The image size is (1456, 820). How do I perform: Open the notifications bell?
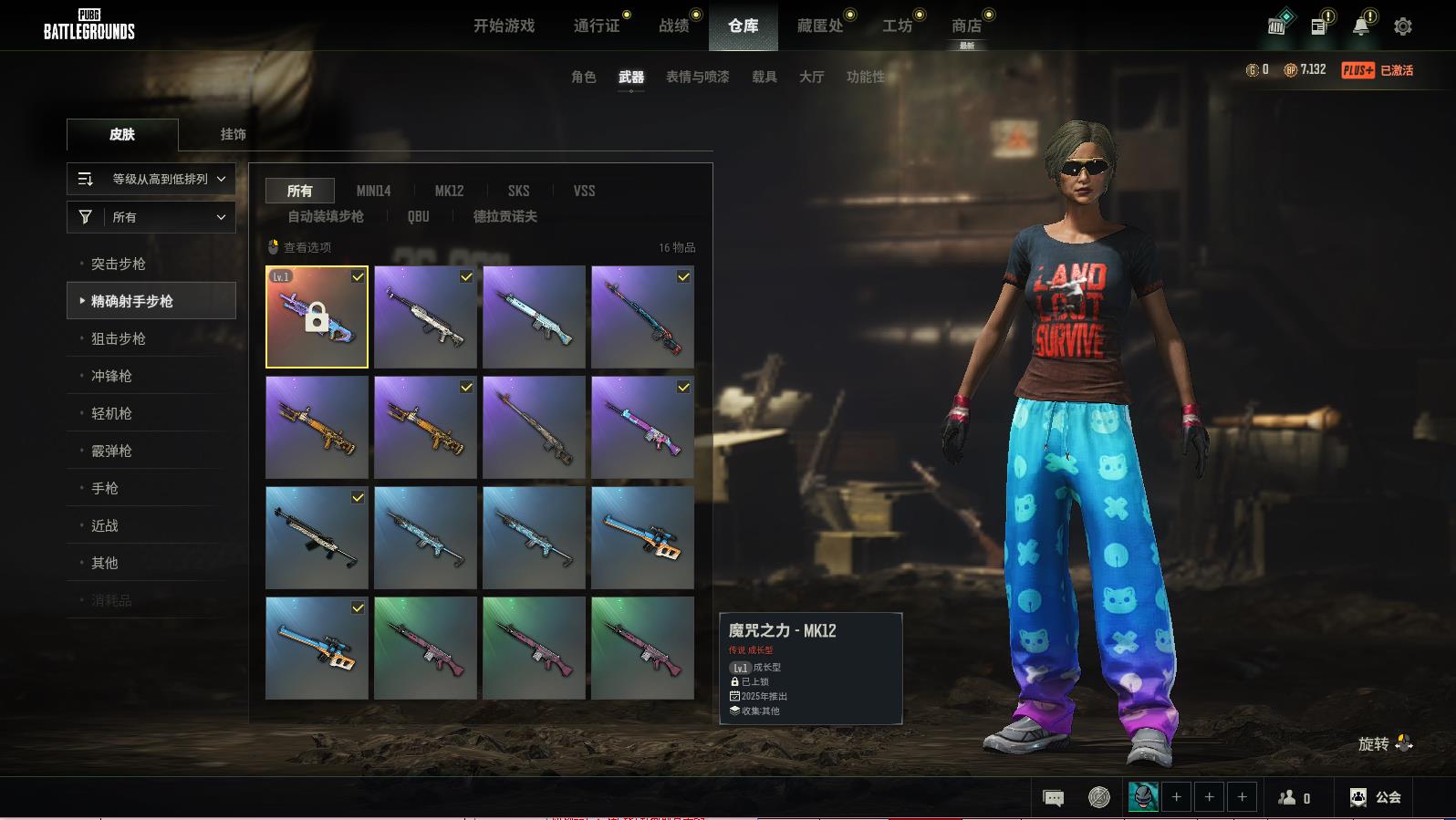click(x=1360, y=26)
